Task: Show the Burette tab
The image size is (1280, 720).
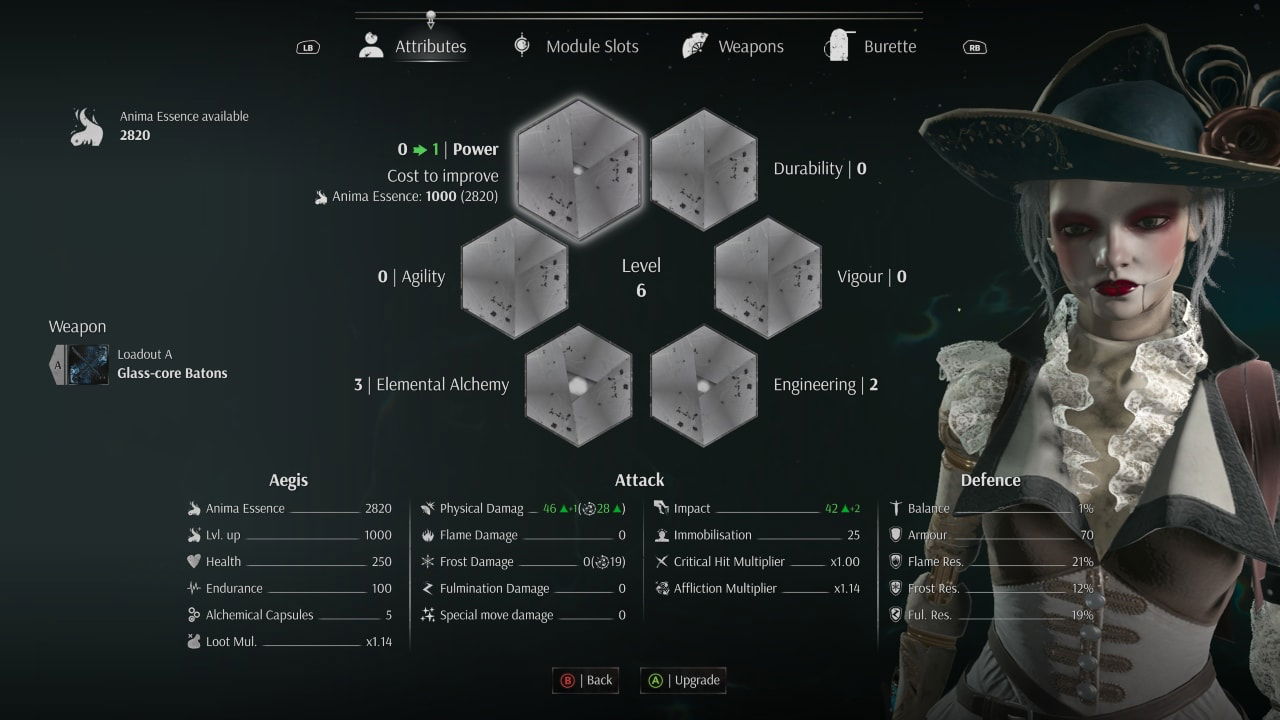Action: (871, 46)
